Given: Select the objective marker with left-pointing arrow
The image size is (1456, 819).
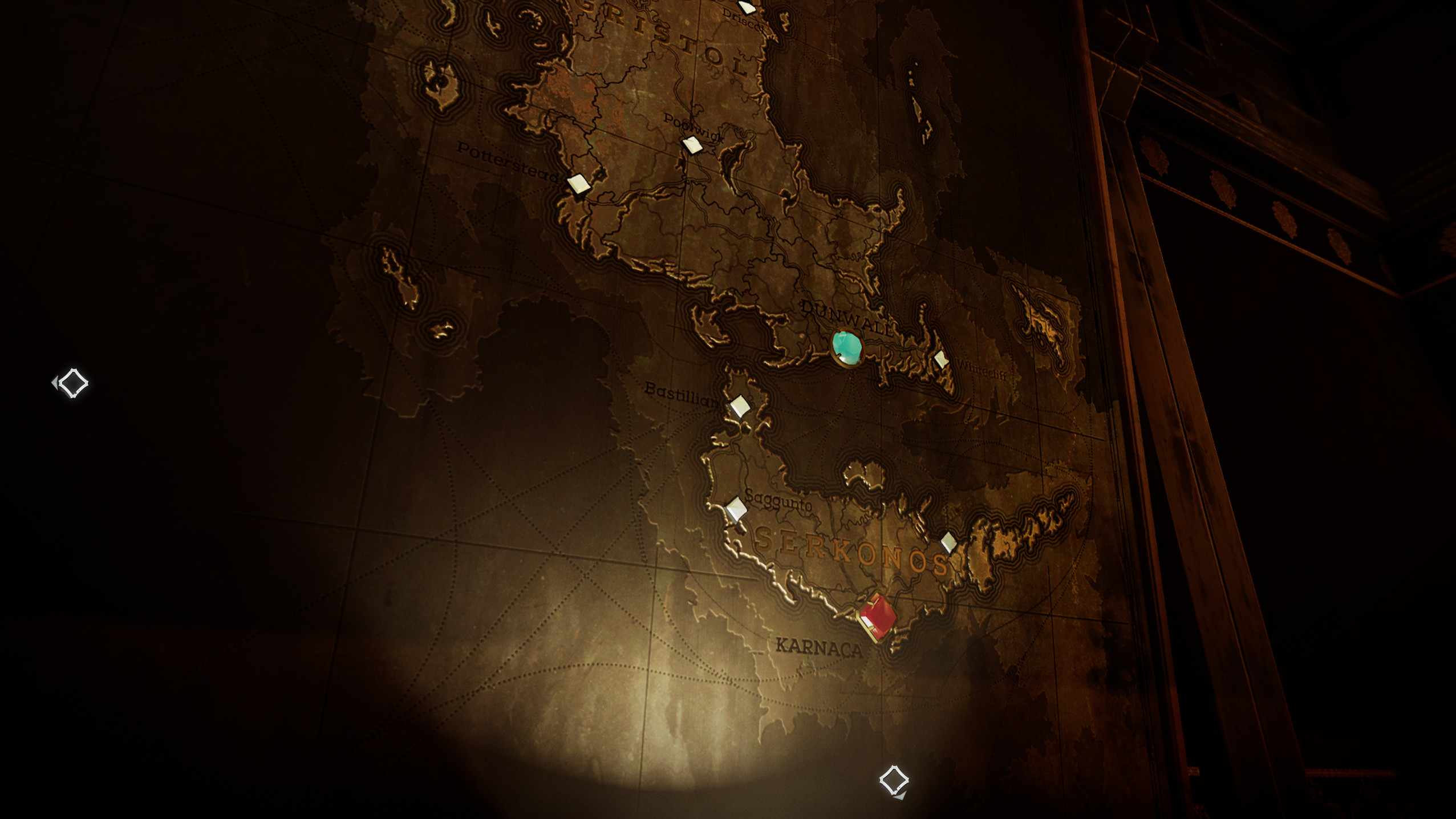Looking at the screenshot, I should click(72, 383).
